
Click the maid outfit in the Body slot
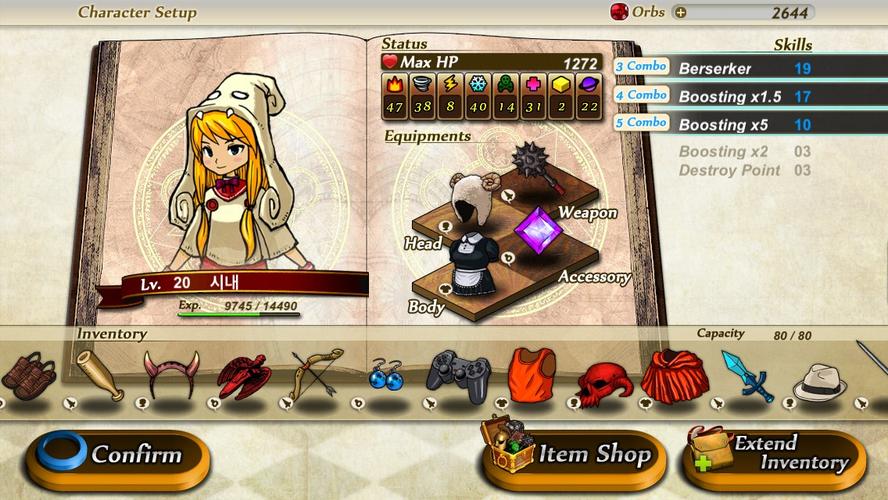click(x=470, y=265)
